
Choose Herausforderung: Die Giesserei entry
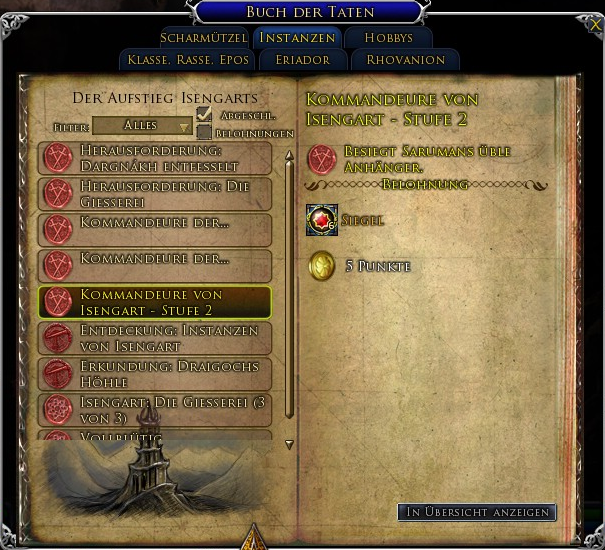click(155, 194)
